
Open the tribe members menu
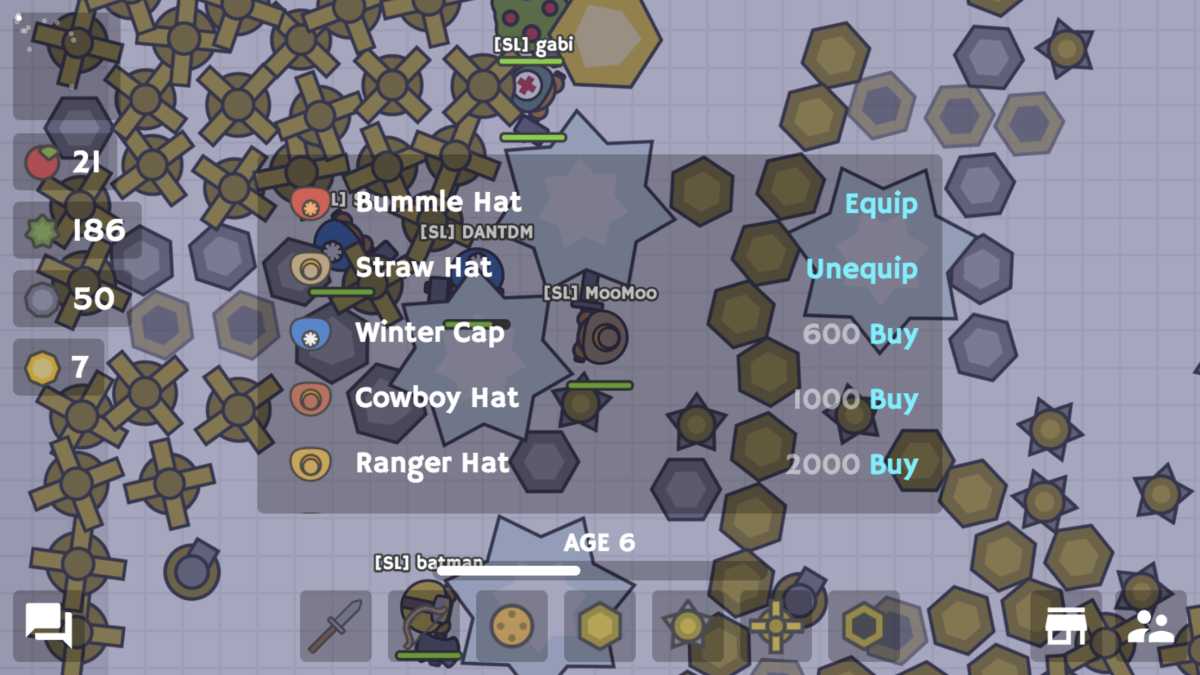coord(1151,627)
